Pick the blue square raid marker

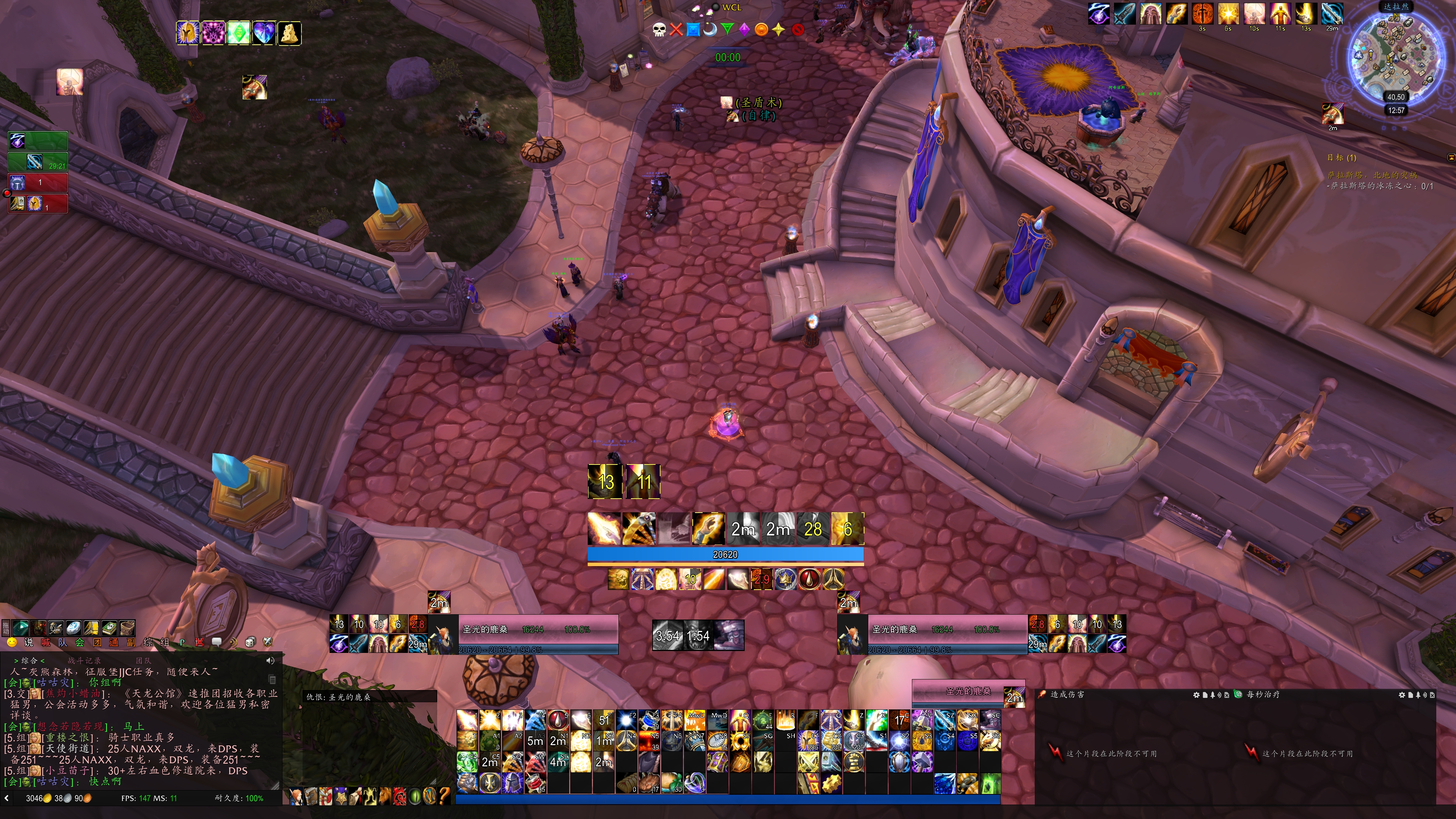pyautogui.click(x=693, y=30)
